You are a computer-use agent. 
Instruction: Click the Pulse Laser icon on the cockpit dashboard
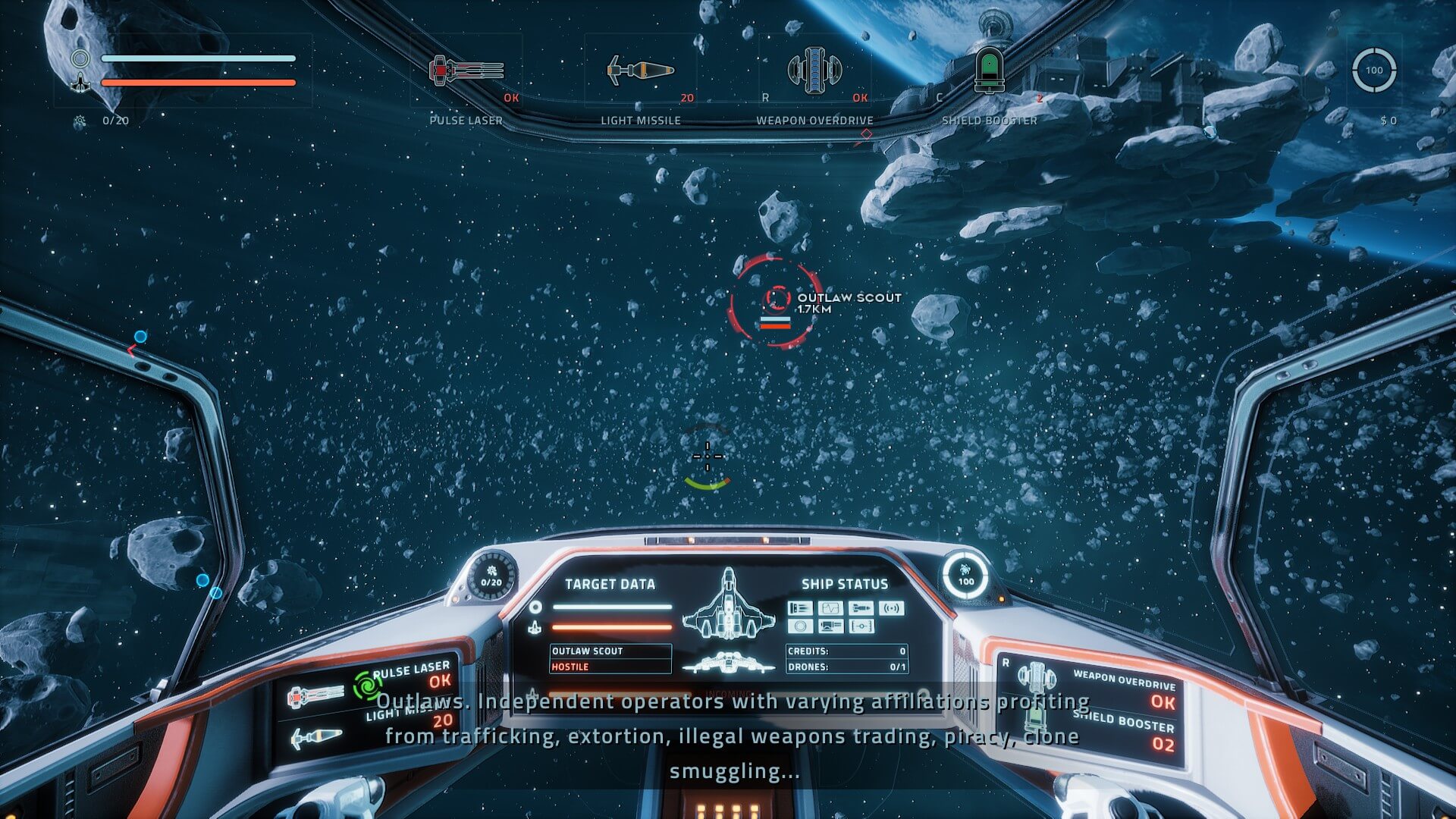[x=315, y=695]
